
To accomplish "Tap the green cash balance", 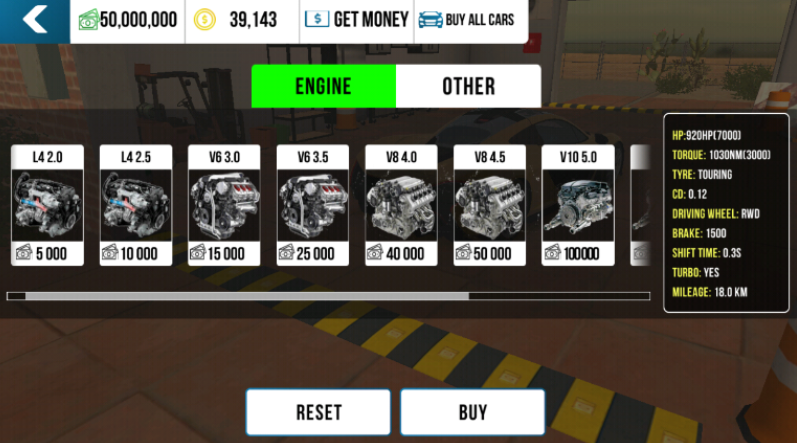I will [128, 20].
